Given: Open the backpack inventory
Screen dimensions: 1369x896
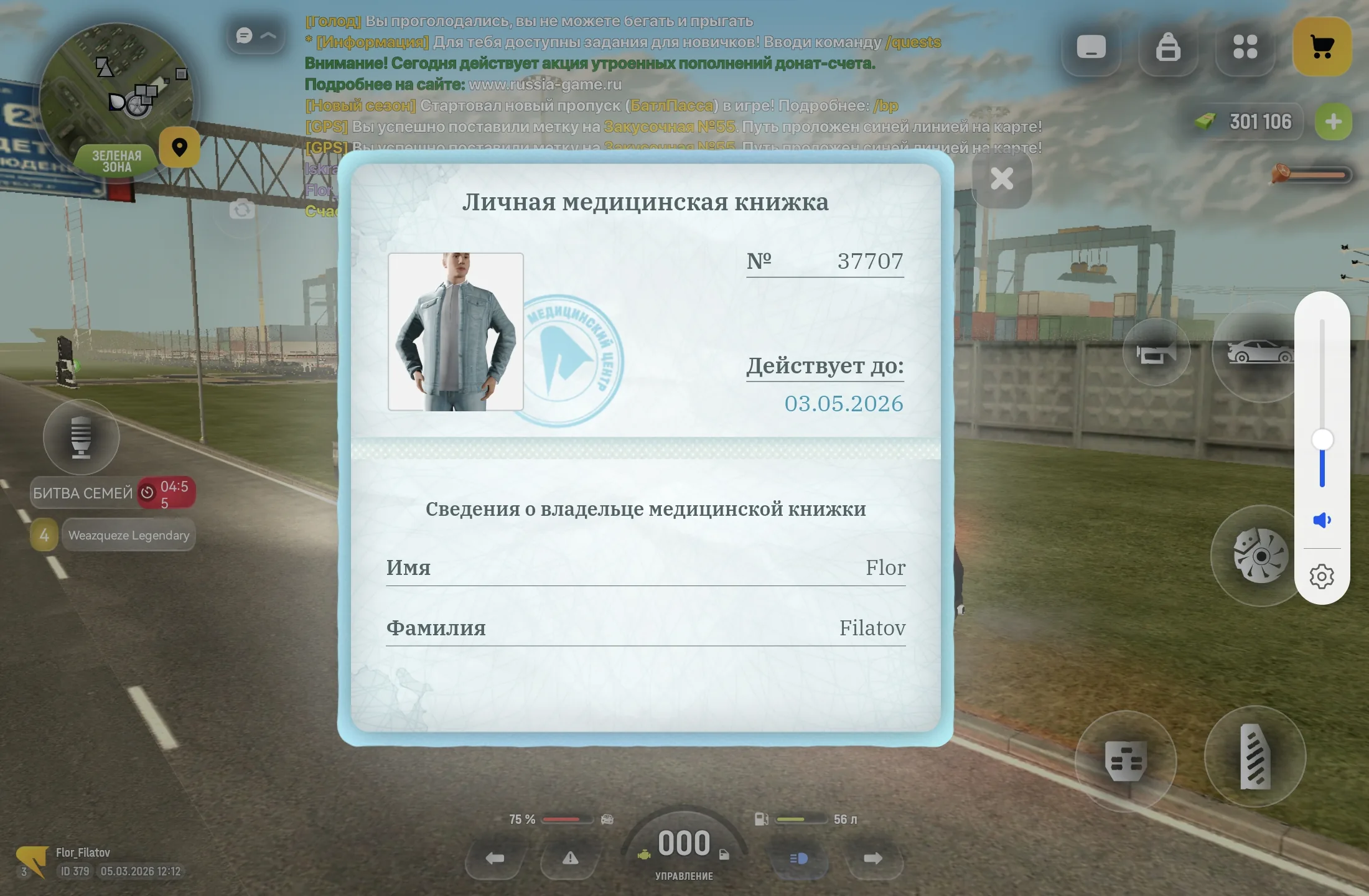Looking at the screenshot, I should (x=1168, y=47).
